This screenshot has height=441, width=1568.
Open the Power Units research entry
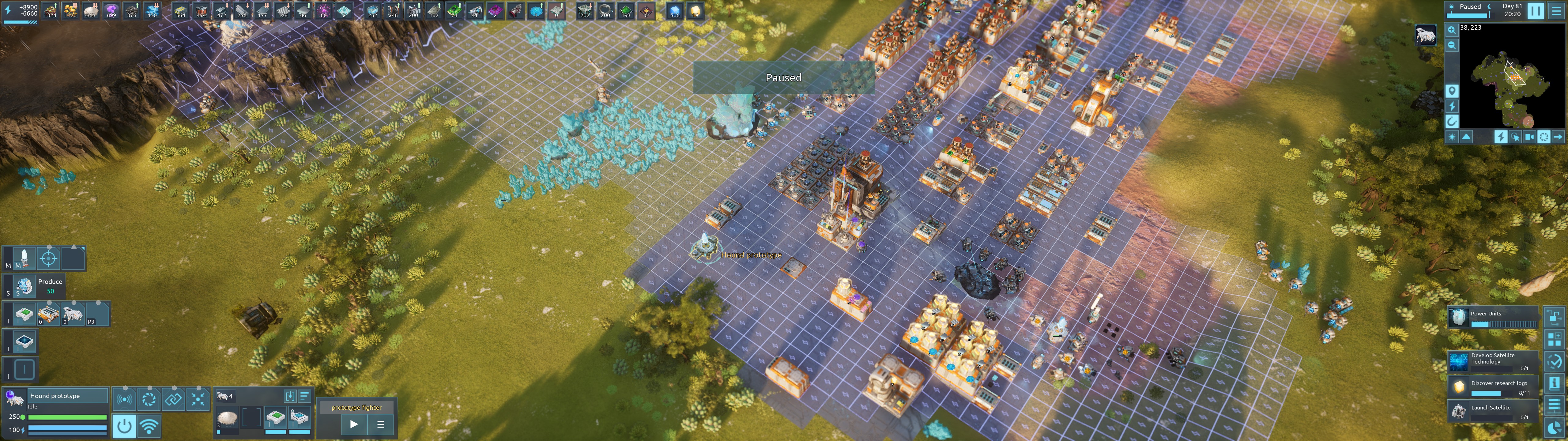click(1493, 317)
